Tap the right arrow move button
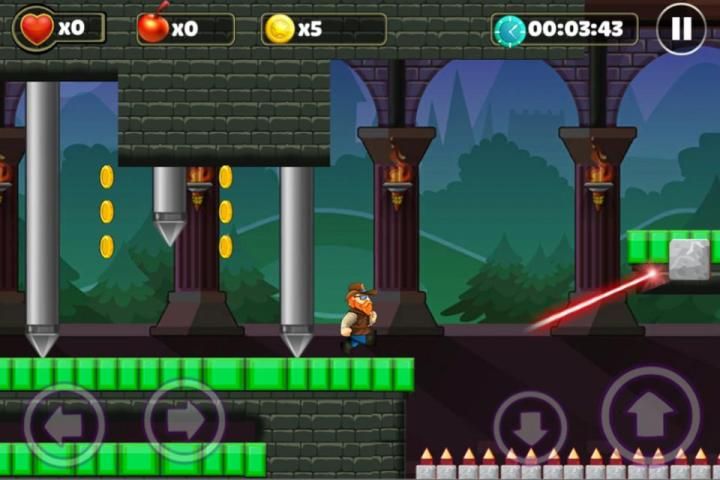The height and width of the screenshot is (480, 720). (x=185, y=421)
